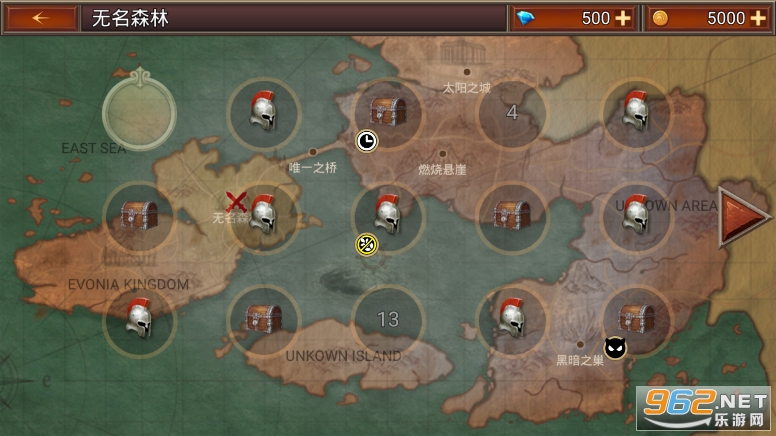Click the empty ornate ring node
Image resolution: width=776 pixels, height=436 pixels.
[x=138, y=113]
